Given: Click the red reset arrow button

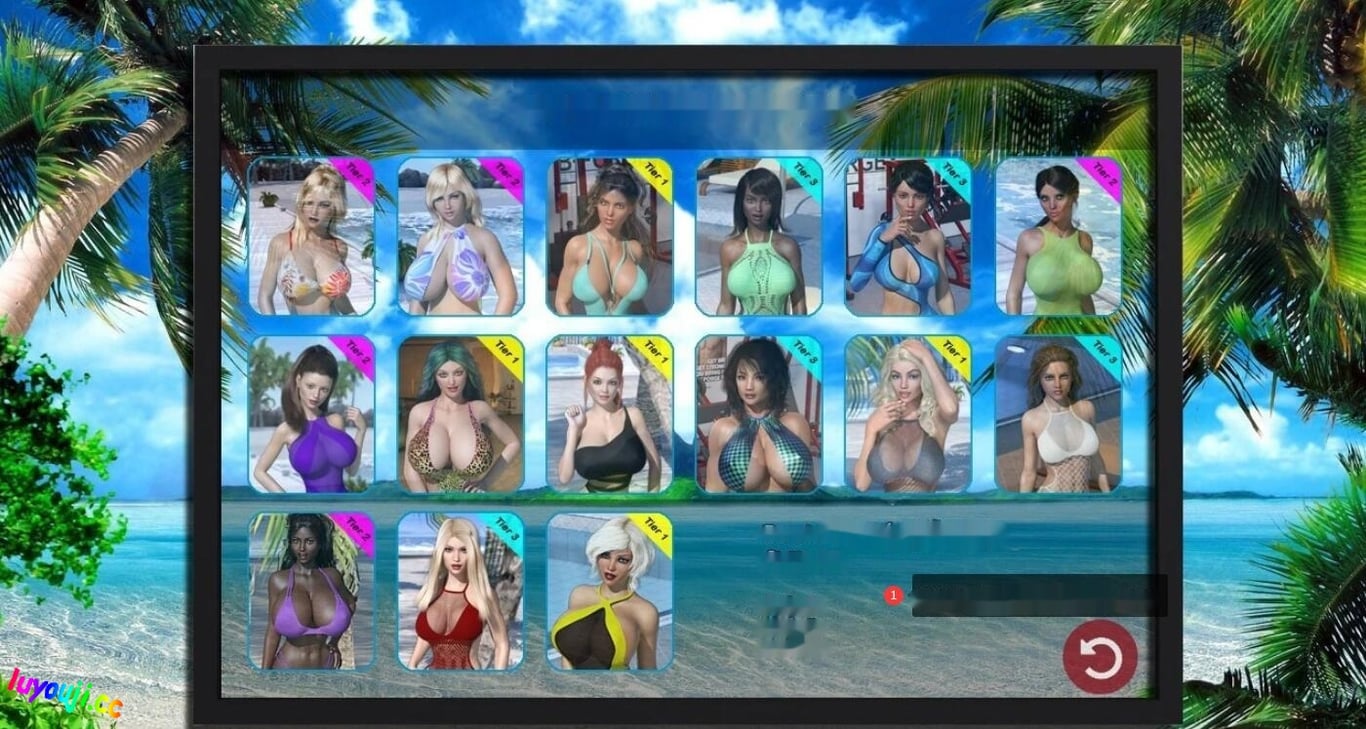Looking at the screenshot, I should (x=1100, y=658).
